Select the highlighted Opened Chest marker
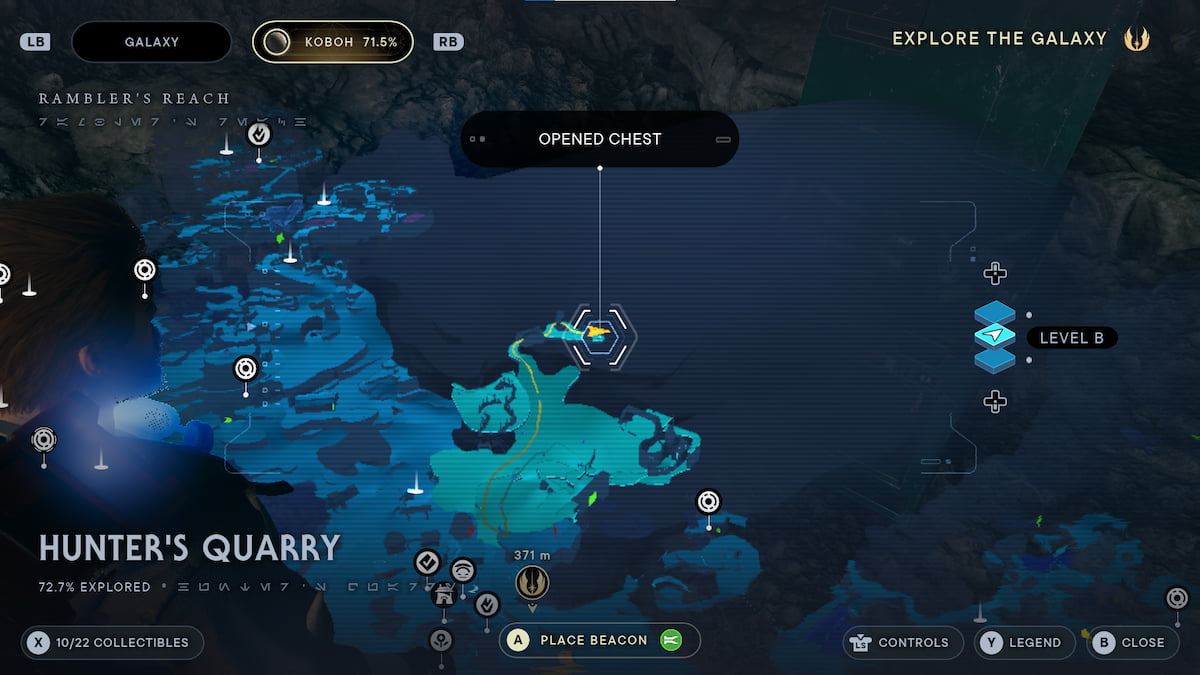The height and width of the screenshot is (675, 1200). 599,332
